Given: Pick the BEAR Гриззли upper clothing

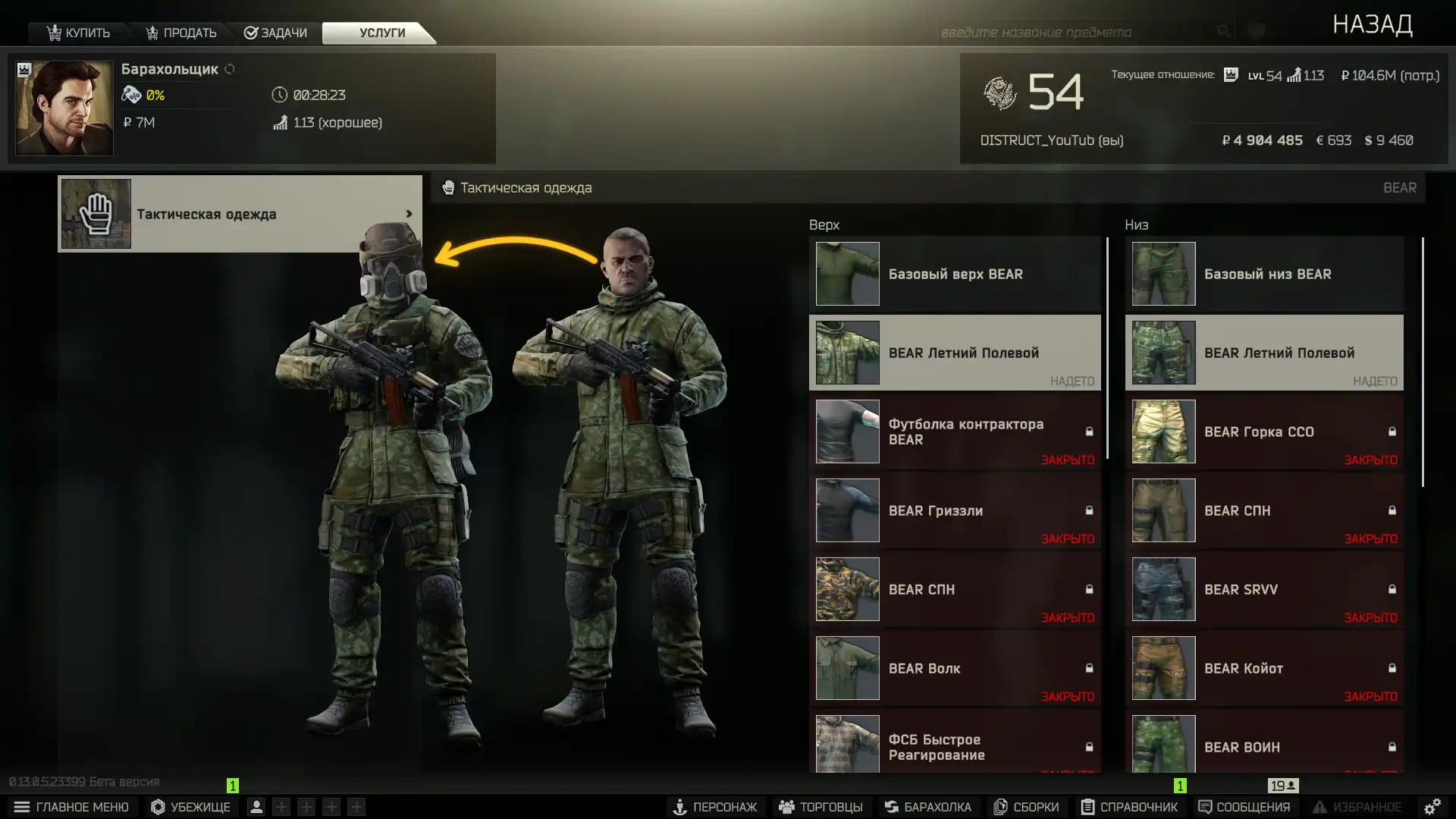Looking at the screenshot, I should coord(954,510).
